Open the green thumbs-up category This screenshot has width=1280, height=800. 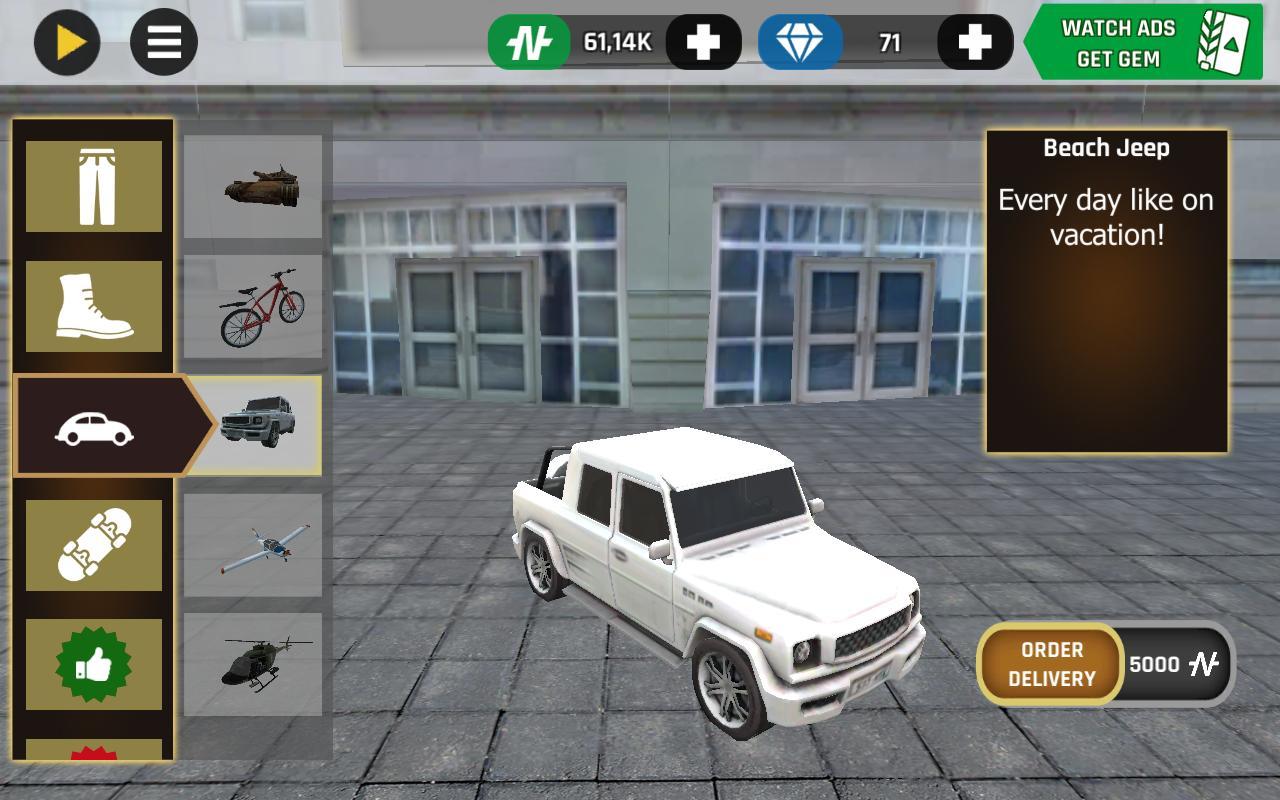click(x=94, y=665)
